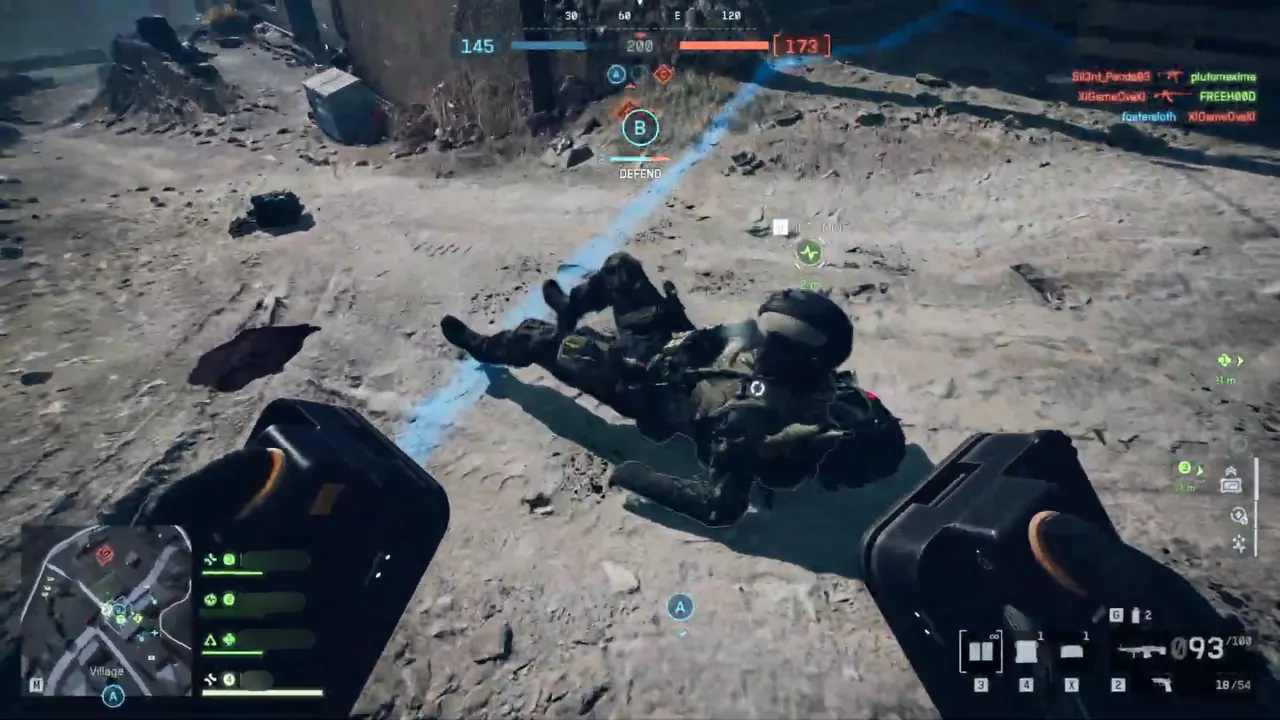The image size is (1280, 720).
Task: Select the defibrillator gadget icon labeled 3
Action: [981, 650]
